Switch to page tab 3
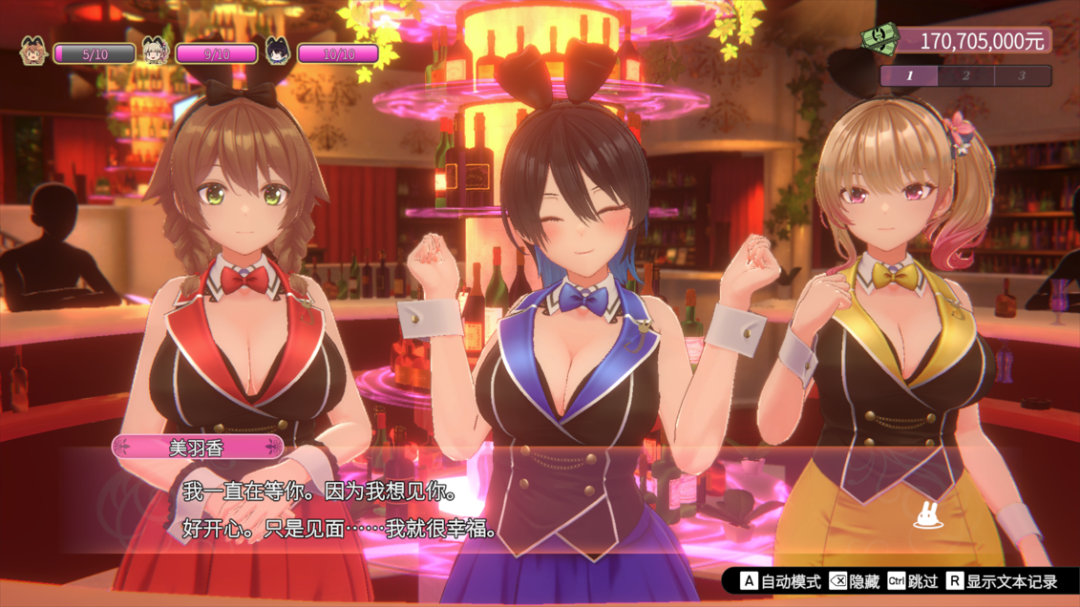 (1022, 75)
